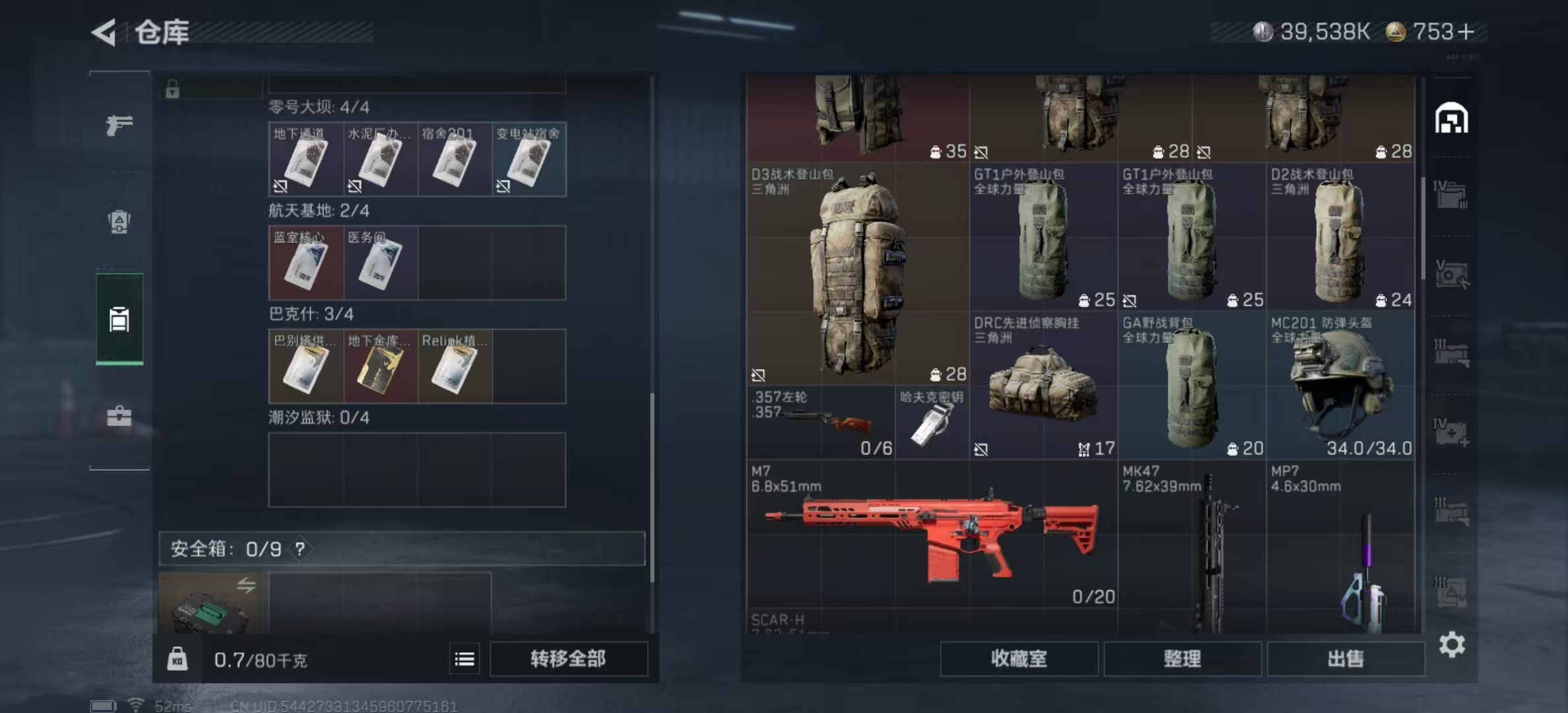Open stash settings with the gear icon

[1452, 644]
